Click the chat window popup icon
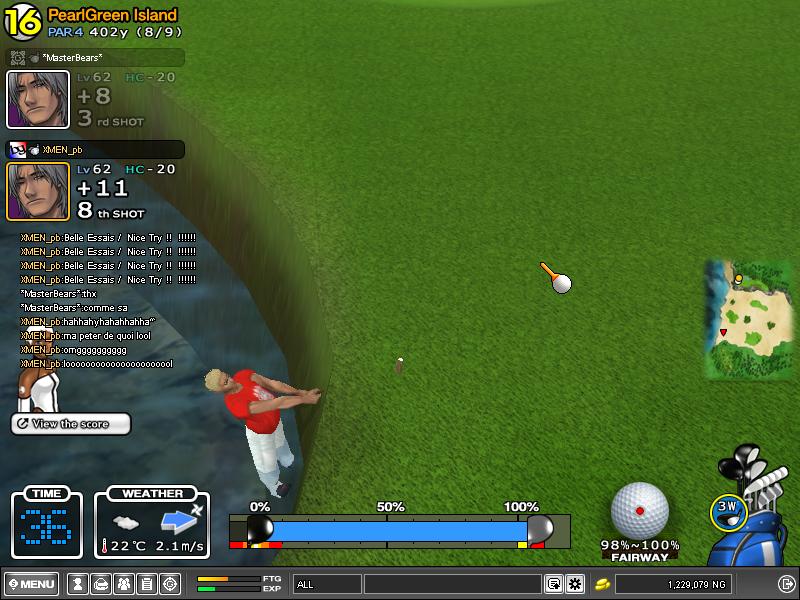Screen dimensions: 800x600 [x=553, y=584]
